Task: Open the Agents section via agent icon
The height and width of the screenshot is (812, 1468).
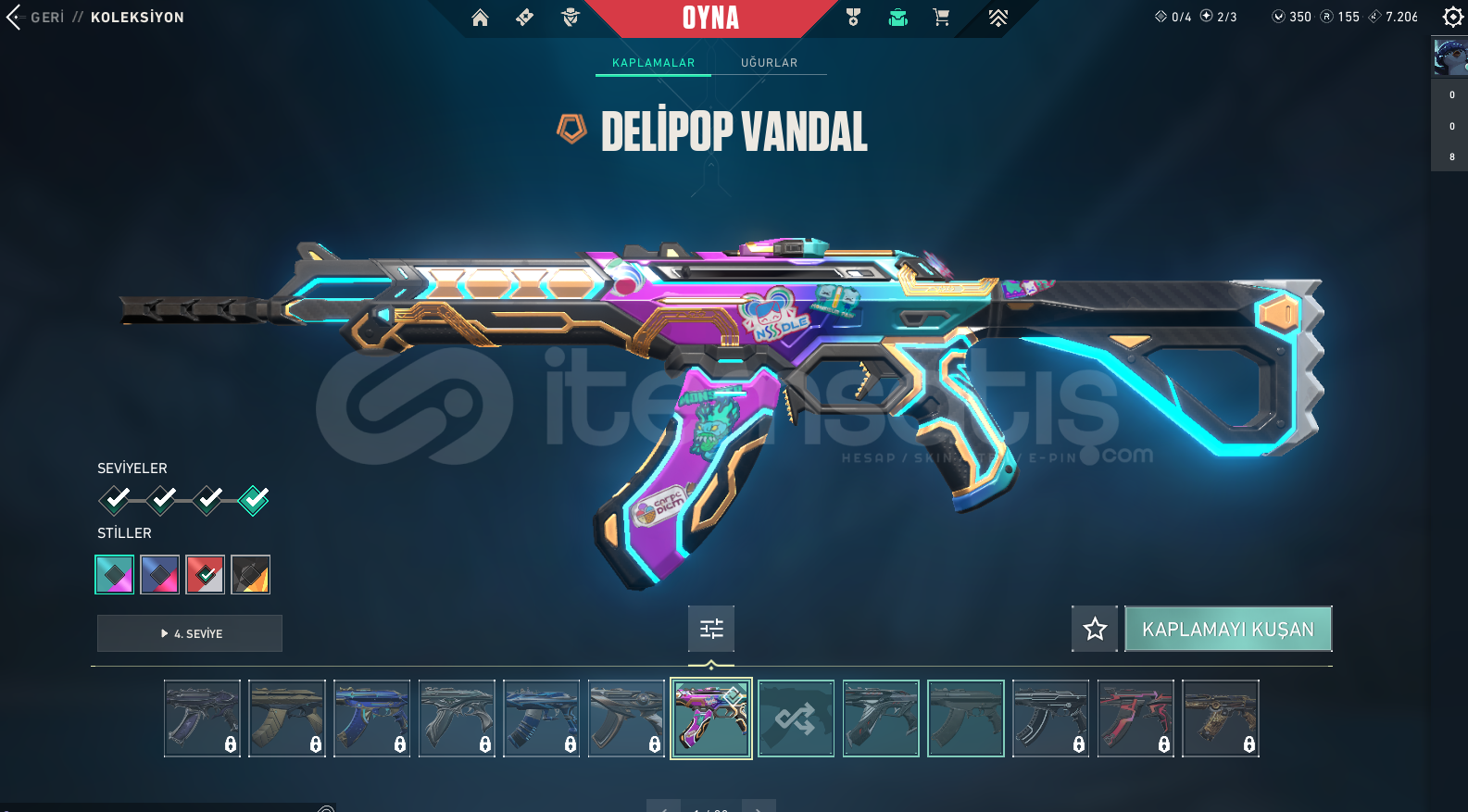Action: pyautogui.click(x=569, y=17)
